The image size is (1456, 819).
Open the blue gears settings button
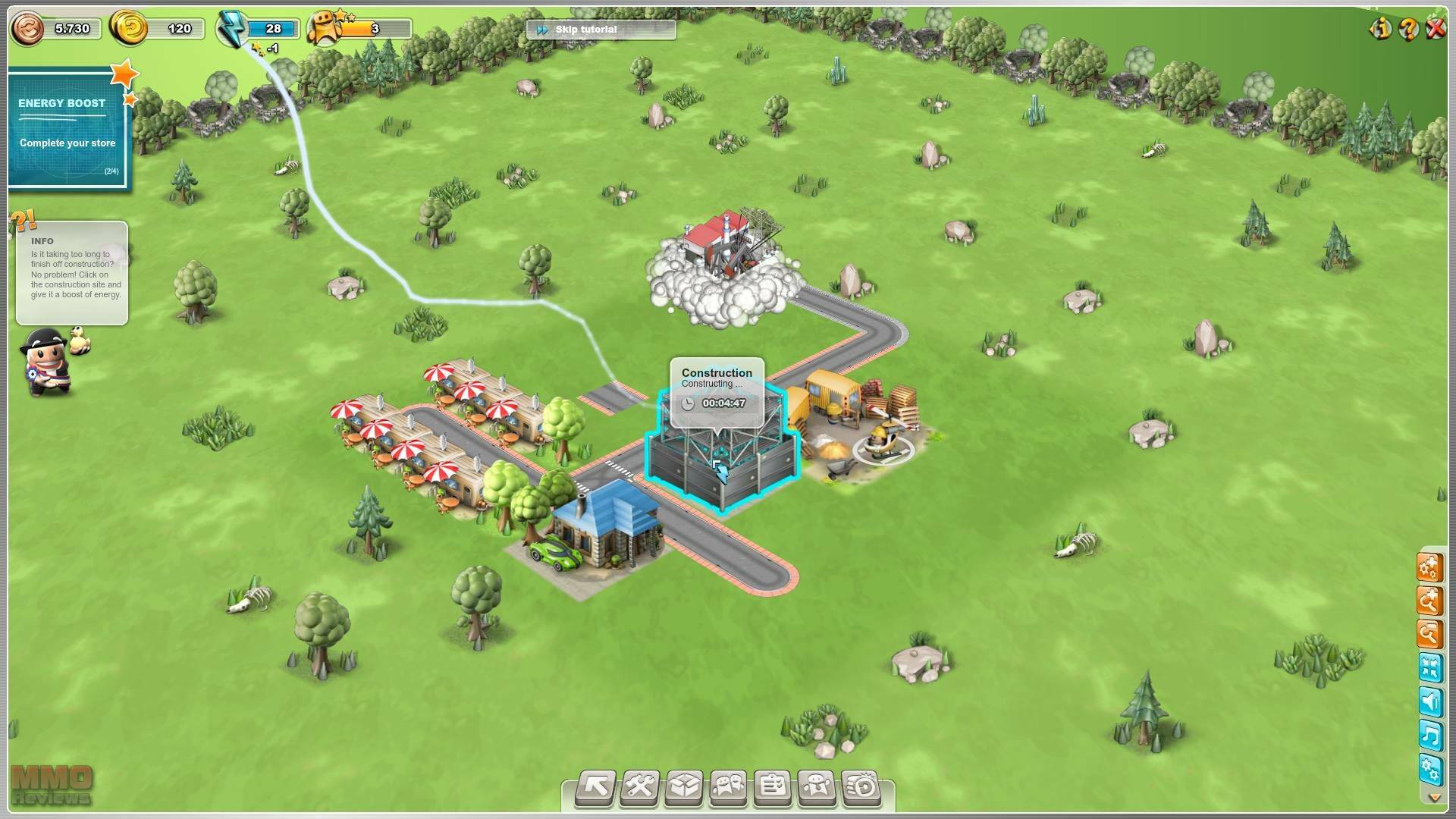tap(1429, 769)
